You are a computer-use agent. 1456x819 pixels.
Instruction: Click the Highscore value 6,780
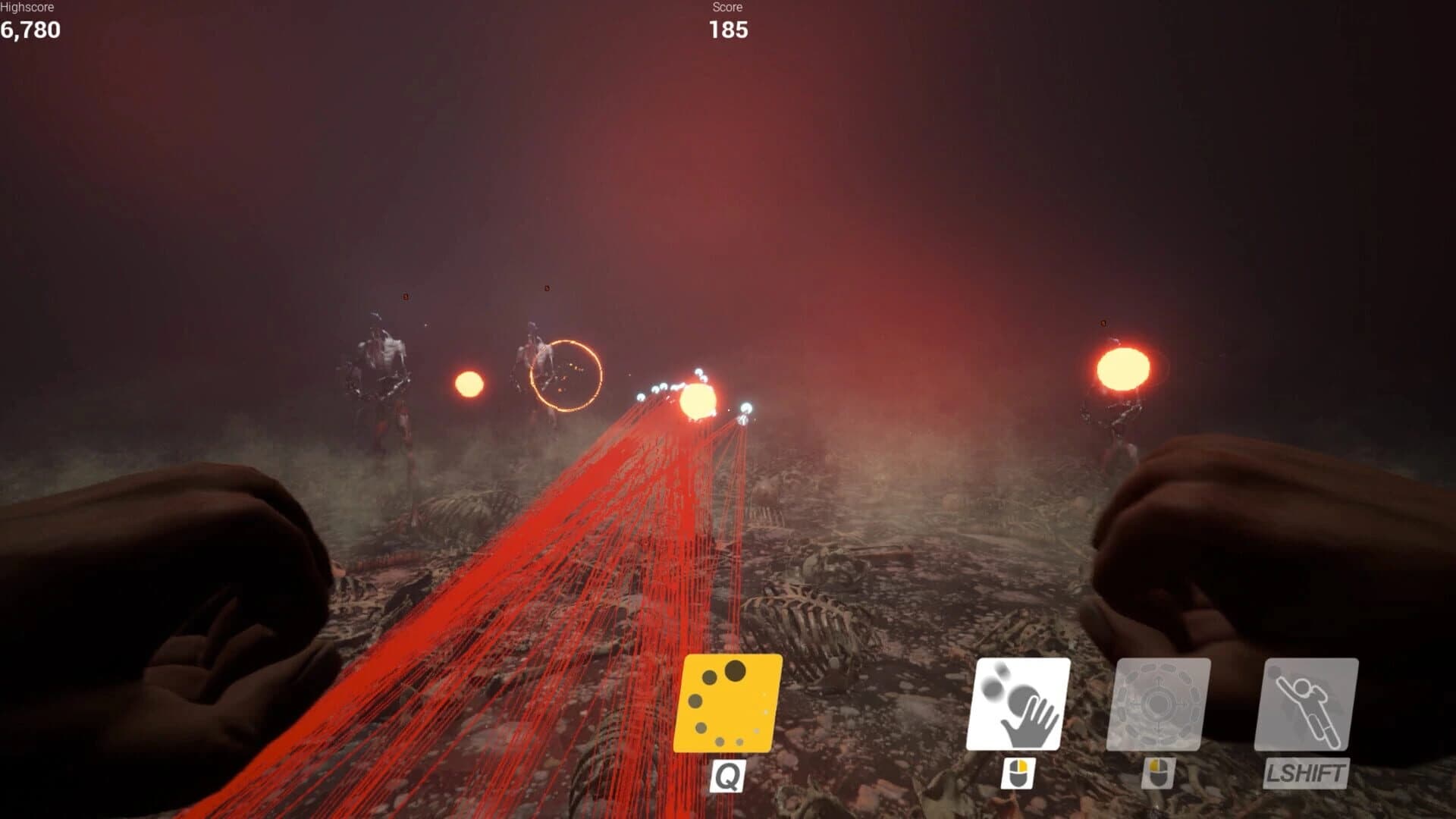point(30,31)
